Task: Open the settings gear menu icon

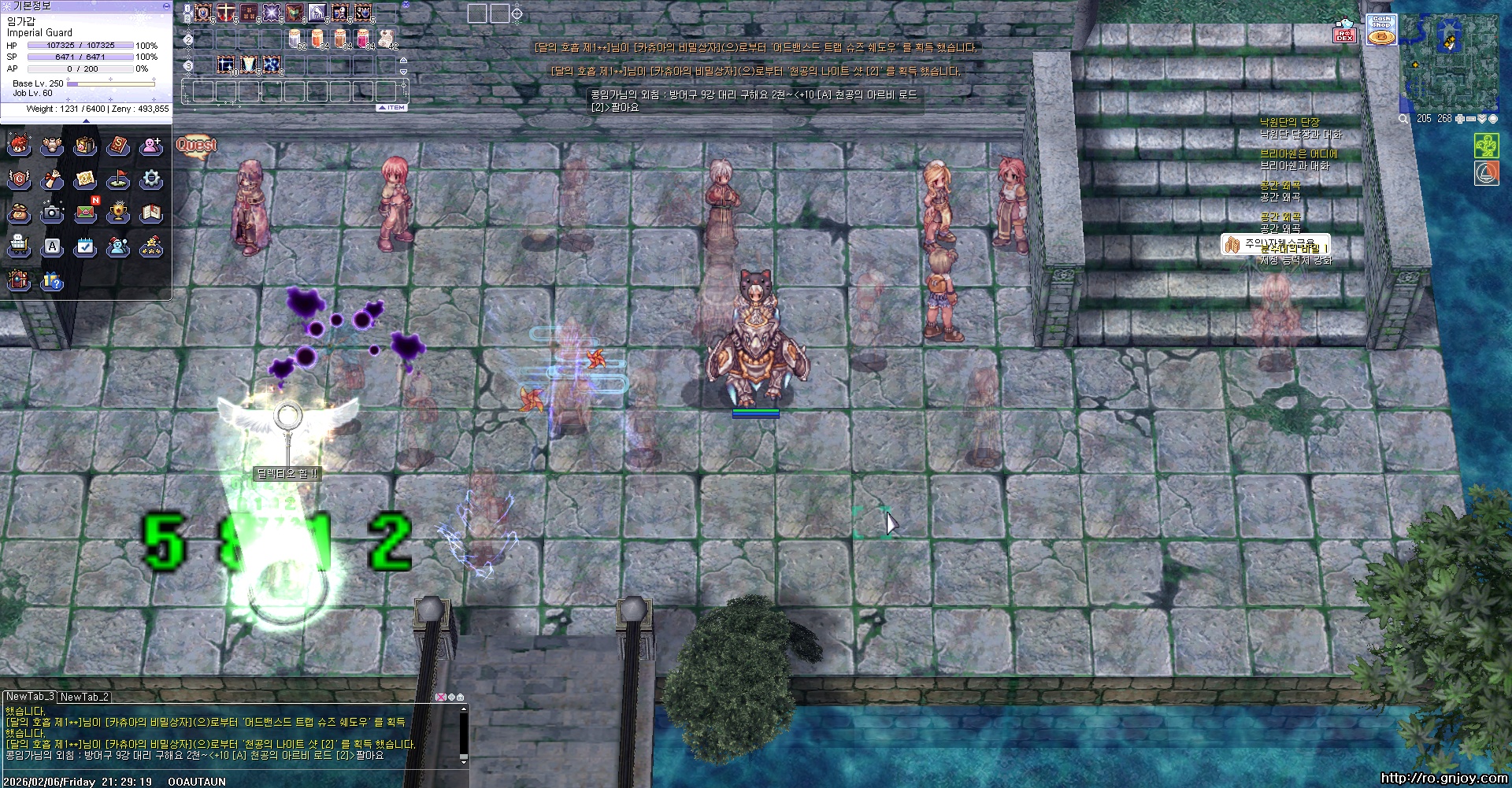Action: pyautogui.click(x=151, y=179)
